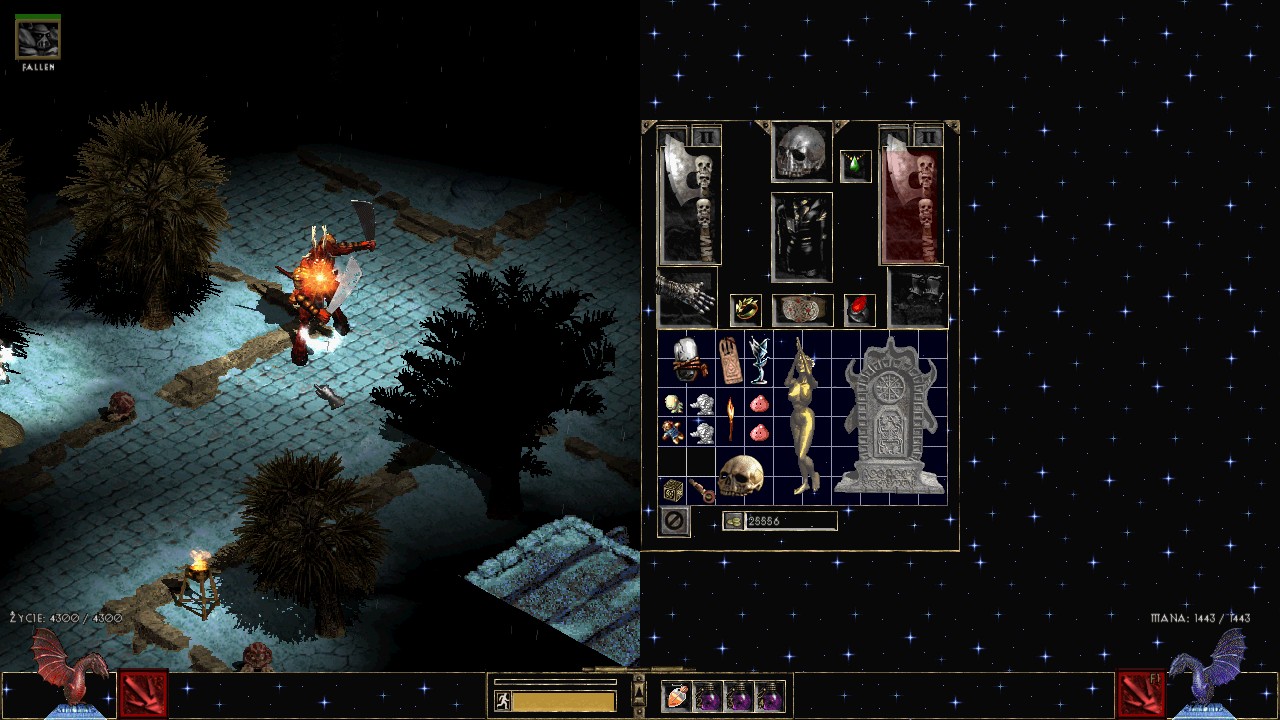Click the Horadric cube in inventory

[673, 490]
